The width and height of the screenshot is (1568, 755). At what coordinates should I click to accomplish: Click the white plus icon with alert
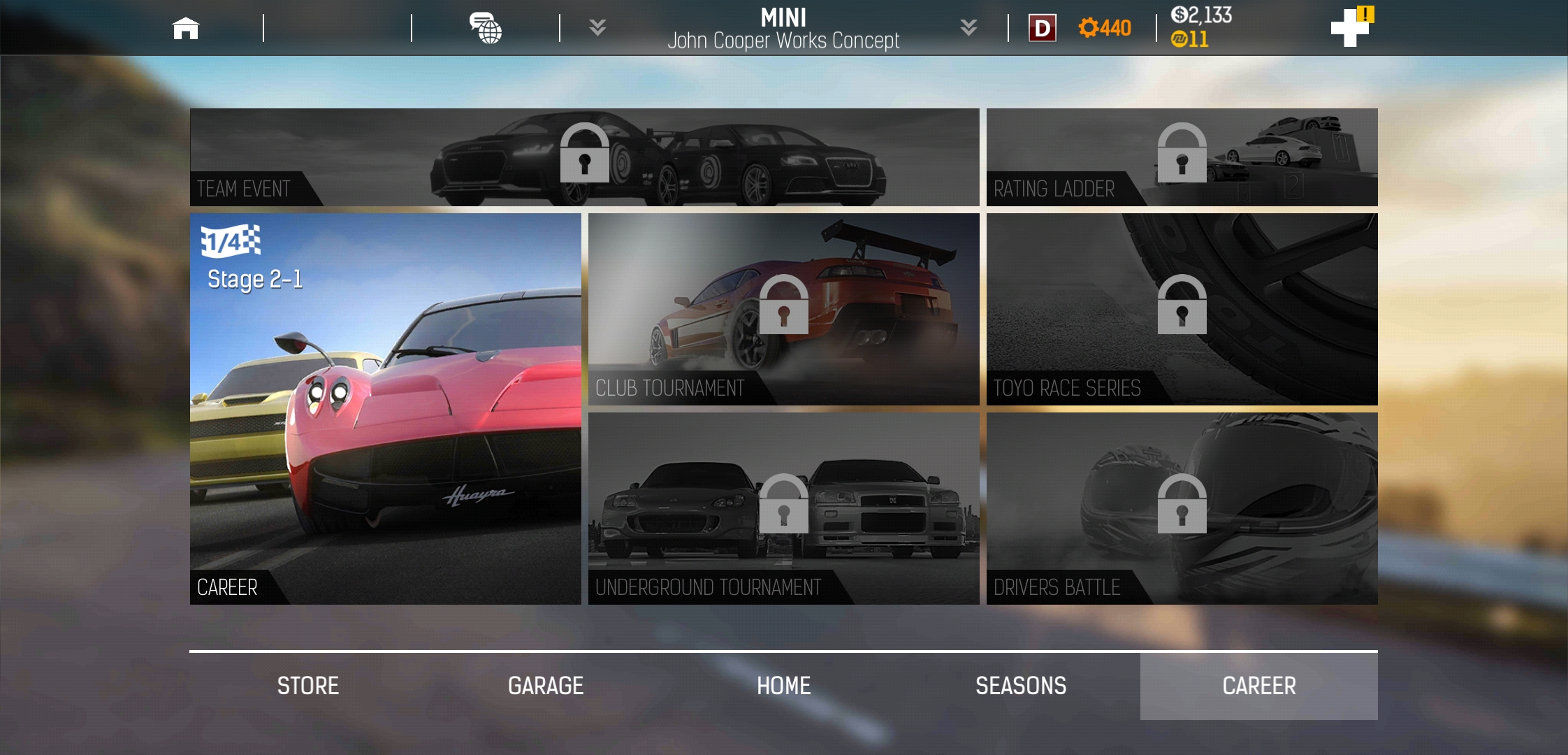click(1350, 28)
